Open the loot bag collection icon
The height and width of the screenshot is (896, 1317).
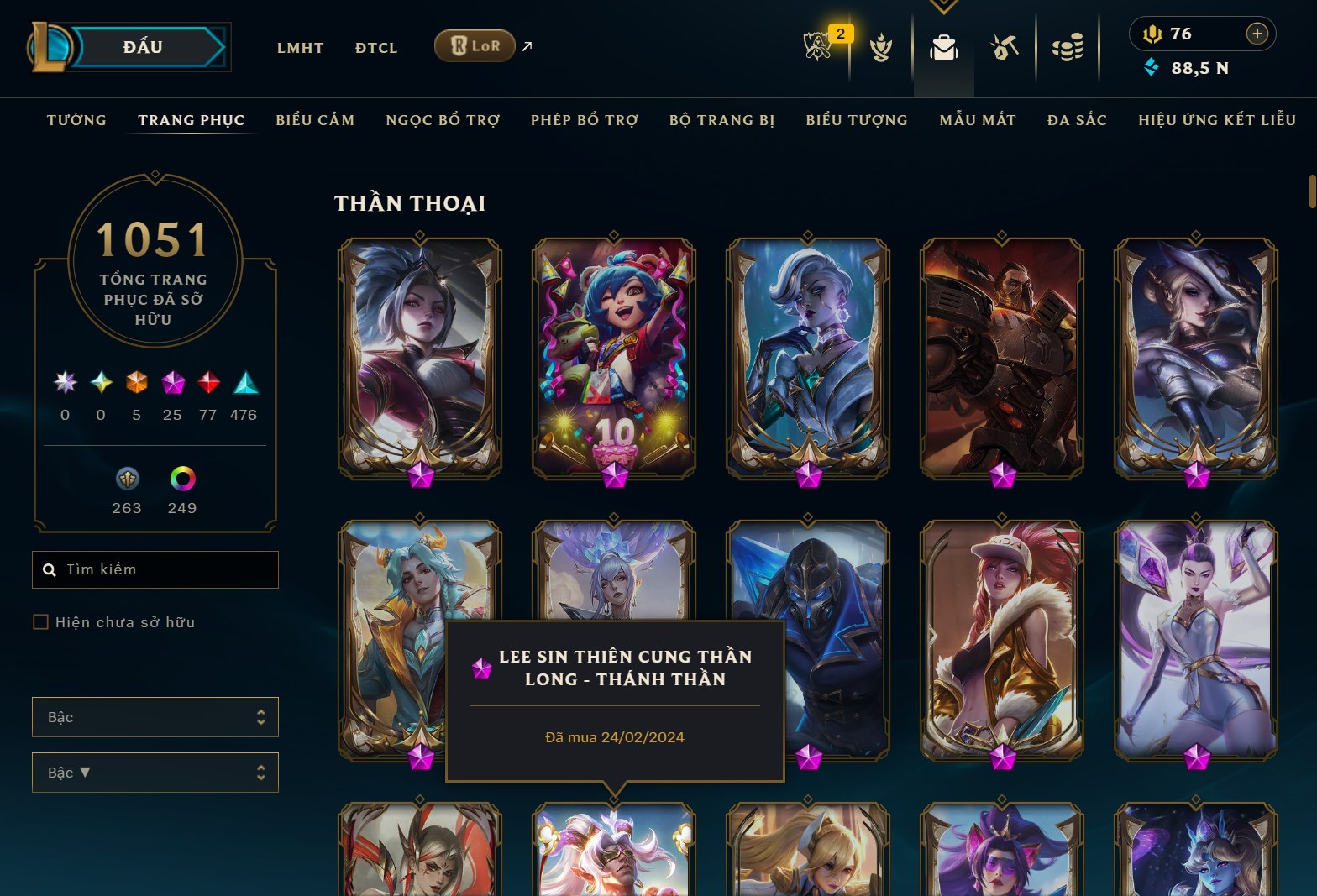943,48
